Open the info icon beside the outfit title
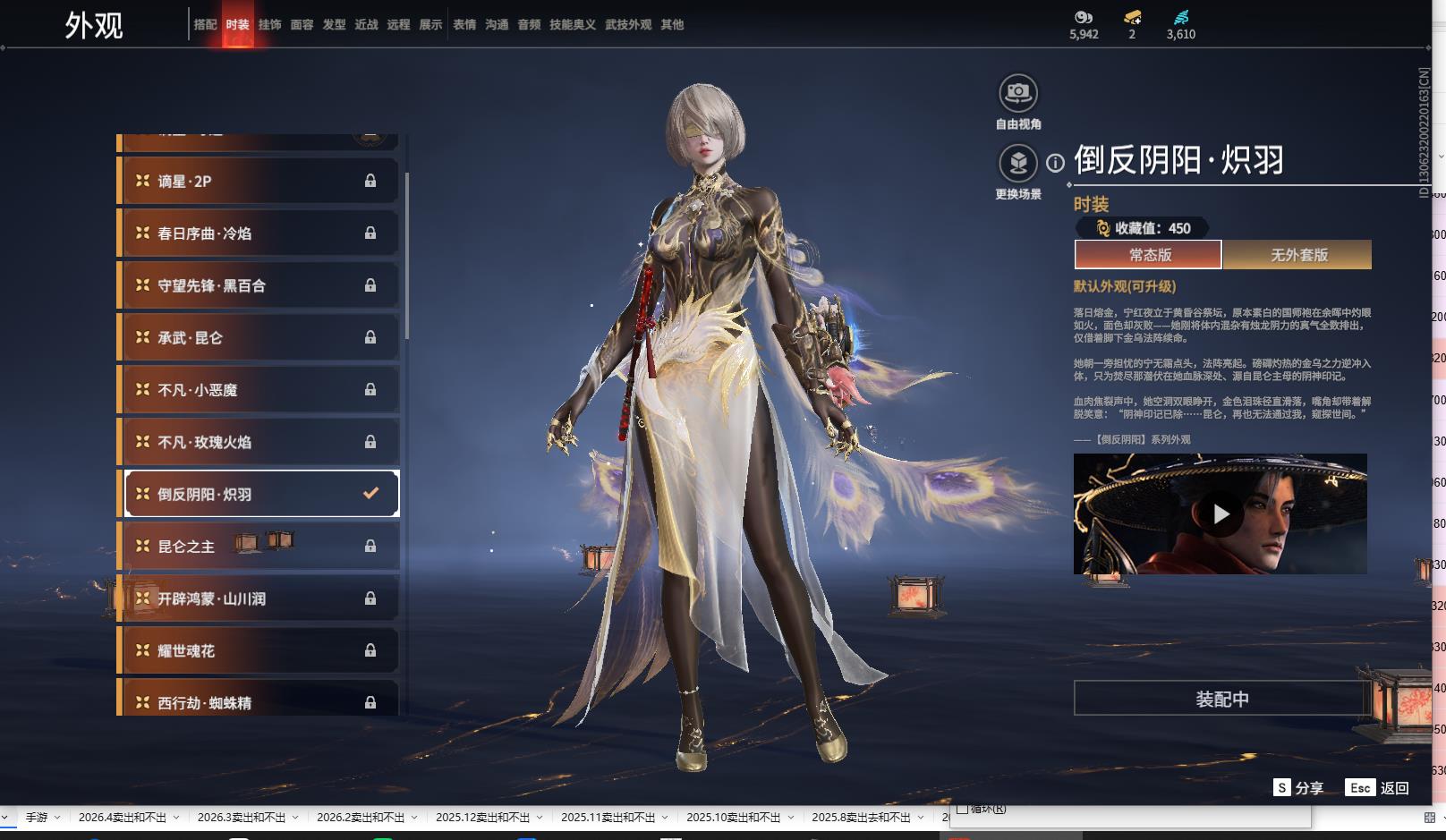The width and height of the screenshot is (1446, 840). point(1056,163)
